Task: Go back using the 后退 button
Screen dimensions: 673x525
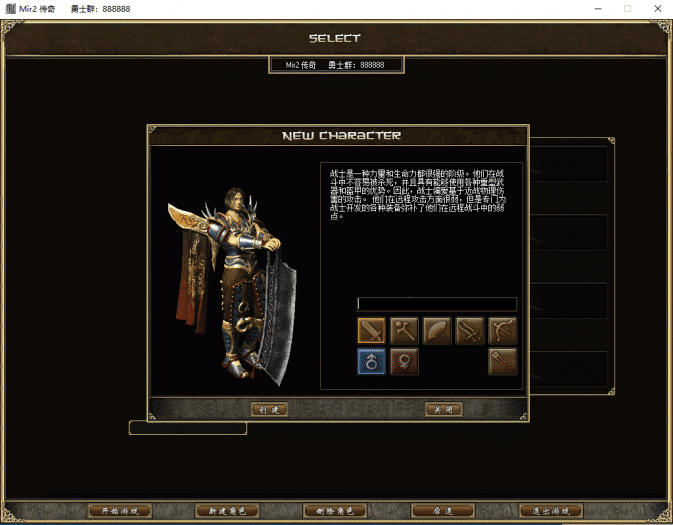Action: [442, 510]
